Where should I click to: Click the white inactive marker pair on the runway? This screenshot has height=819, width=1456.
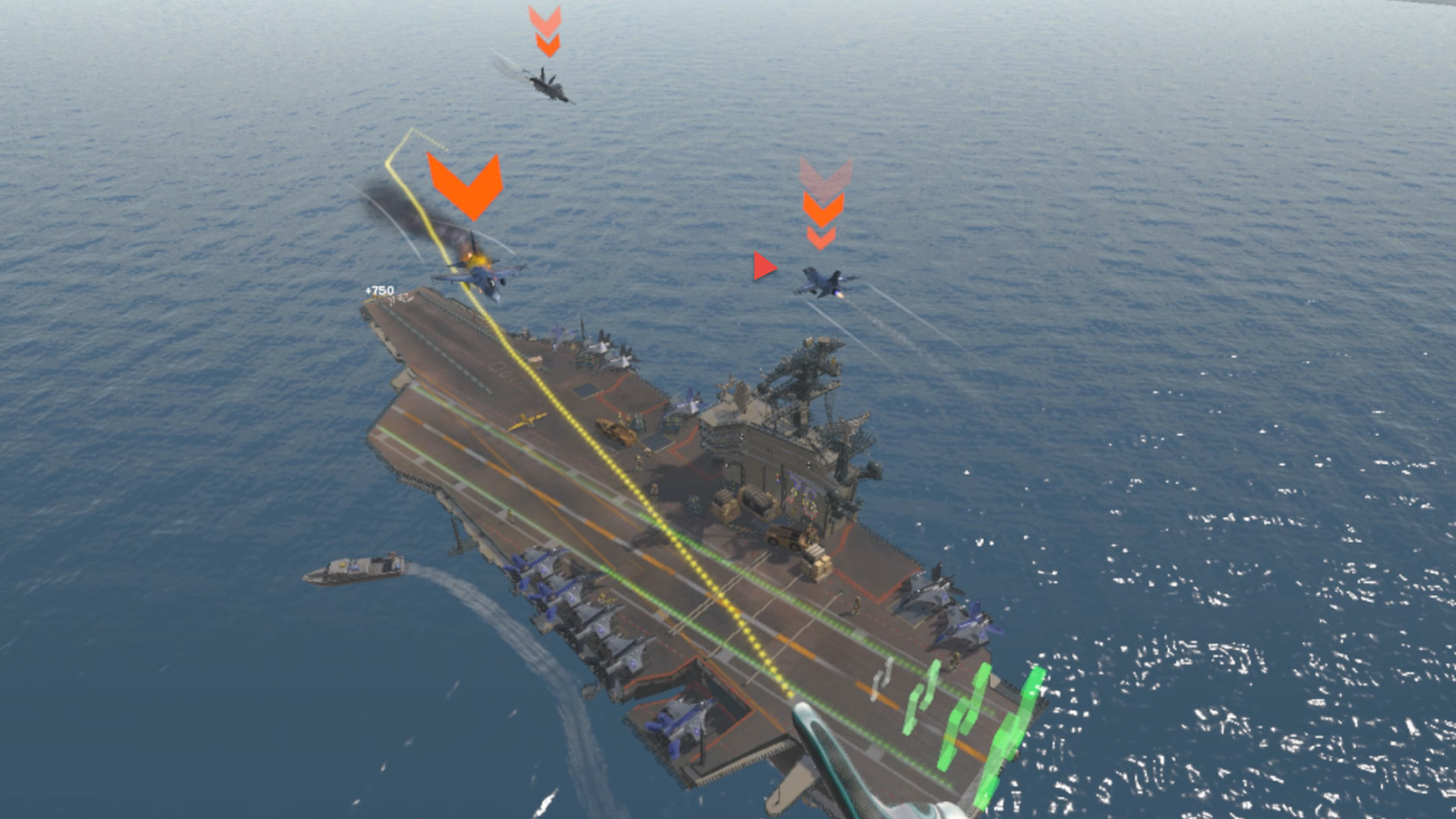point(883,677)
